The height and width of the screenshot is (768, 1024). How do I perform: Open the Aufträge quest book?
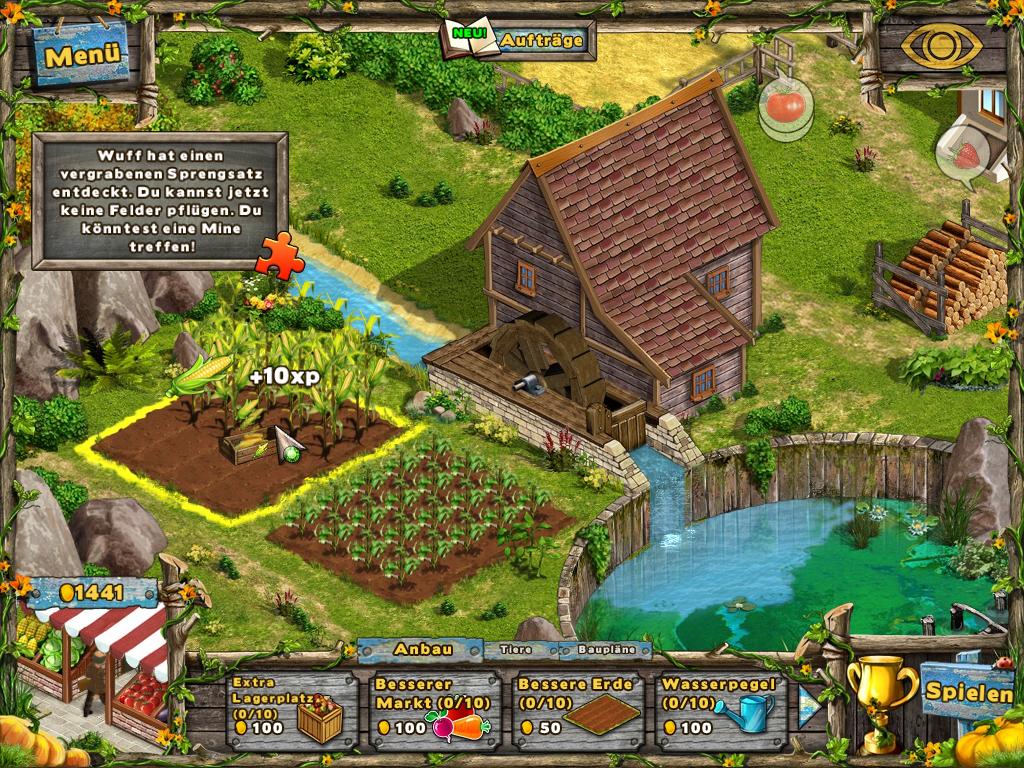pos(519,40)
